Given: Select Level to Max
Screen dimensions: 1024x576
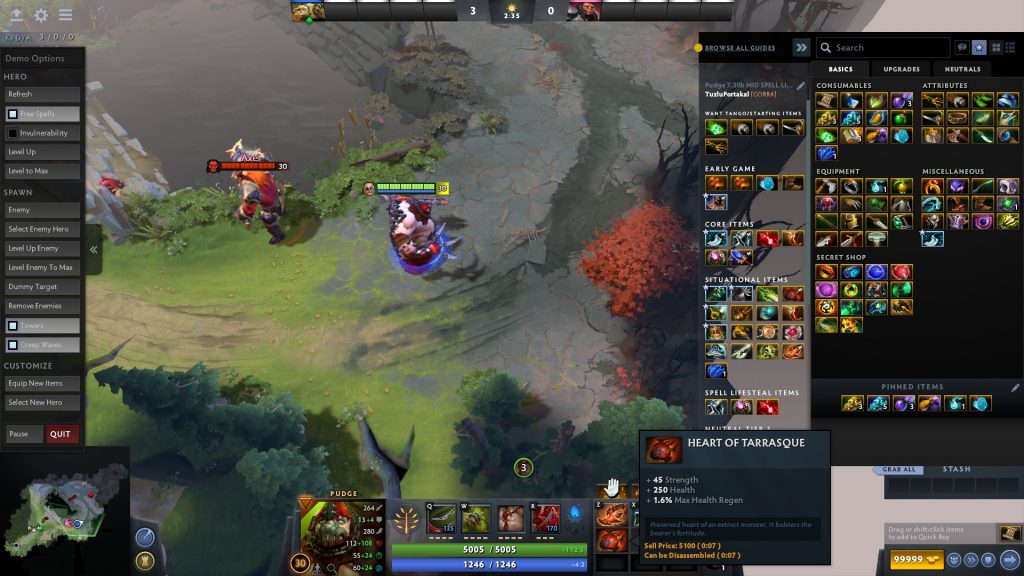Looking at the screenshot, I should click(42, 171).
